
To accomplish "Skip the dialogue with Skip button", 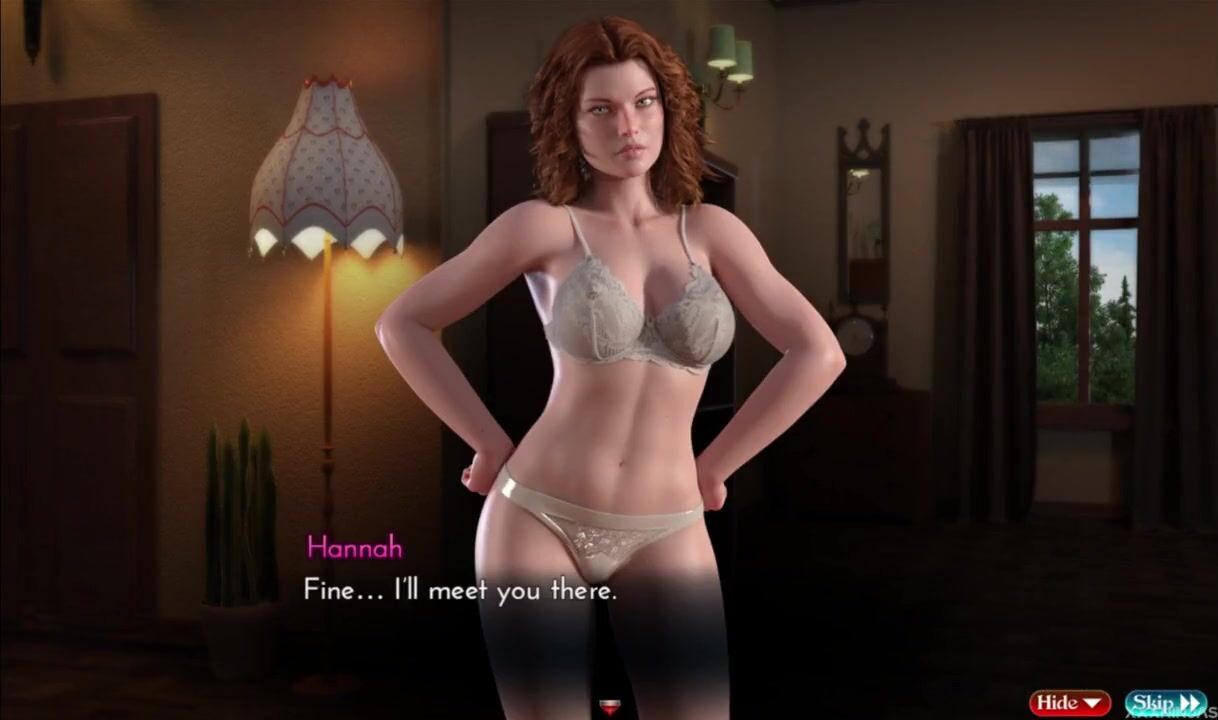I will (x=1165, y=703).
